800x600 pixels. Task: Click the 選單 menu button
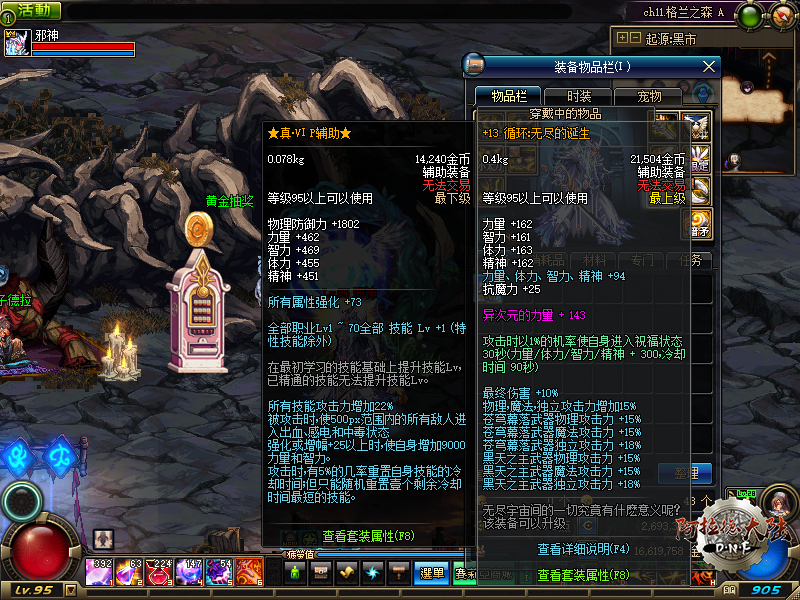[432, 573]
